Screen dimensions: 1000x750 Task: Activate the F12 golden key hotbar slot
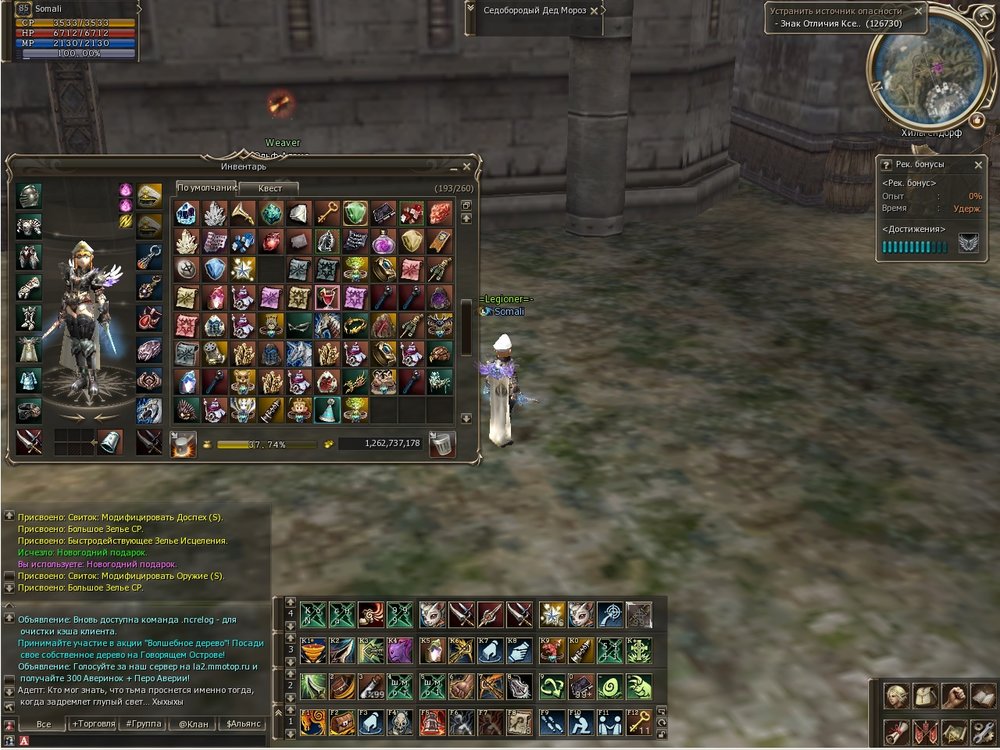point(639,721)
